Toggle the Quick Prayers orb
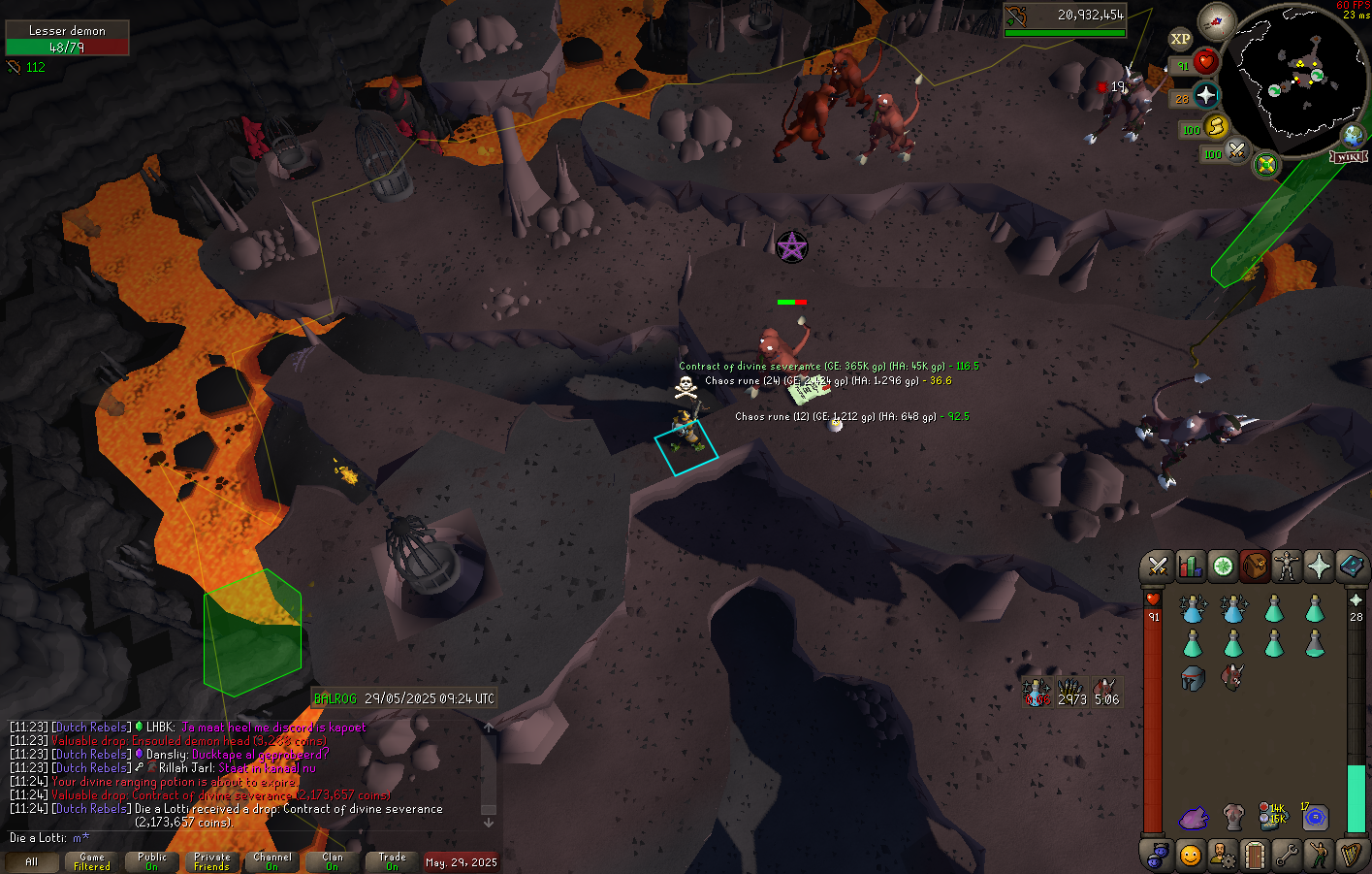Screen dimensions: 1372x874 tap(1205, 95)
